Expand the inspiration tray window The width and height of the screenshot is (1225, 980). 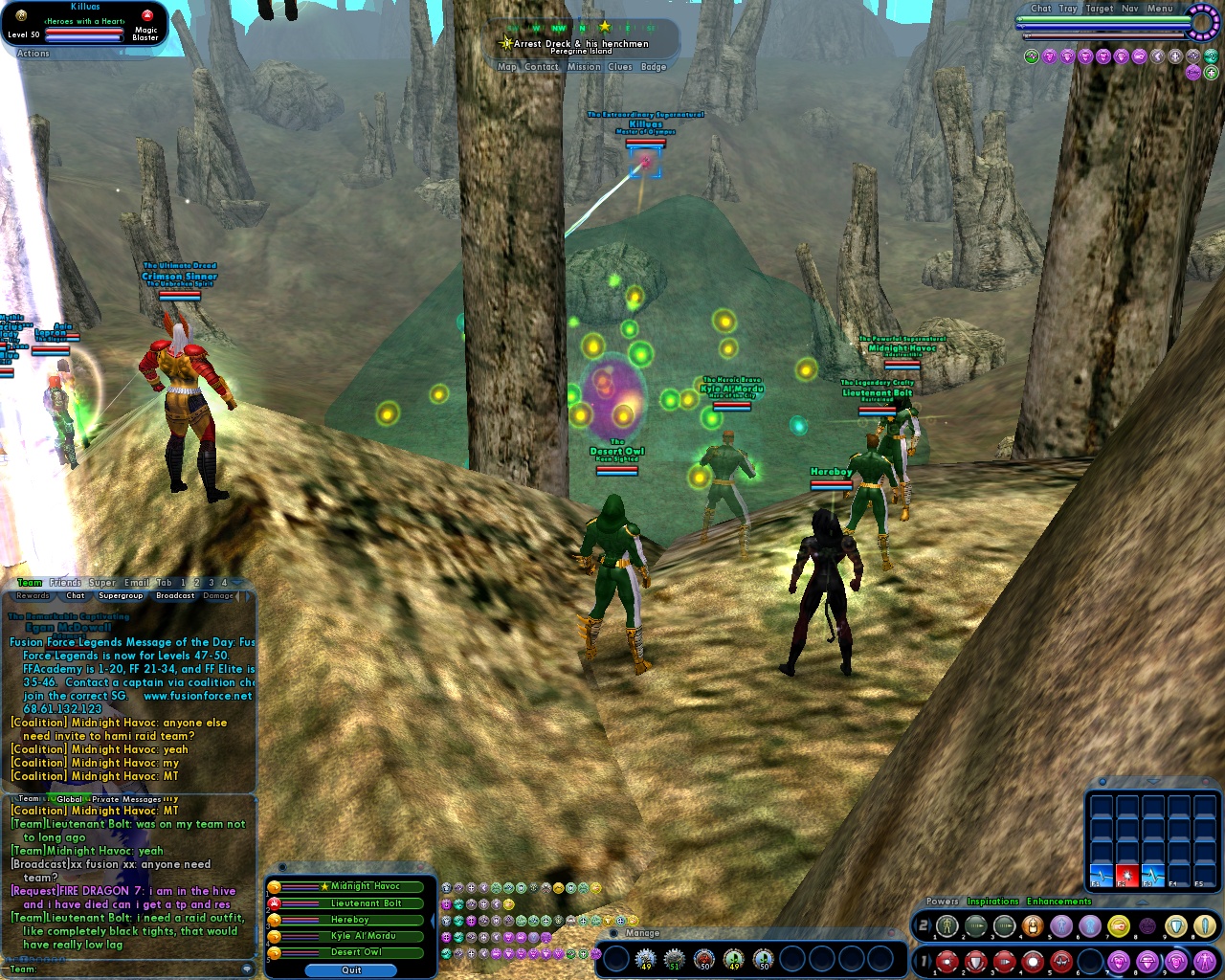point(1153,781)
